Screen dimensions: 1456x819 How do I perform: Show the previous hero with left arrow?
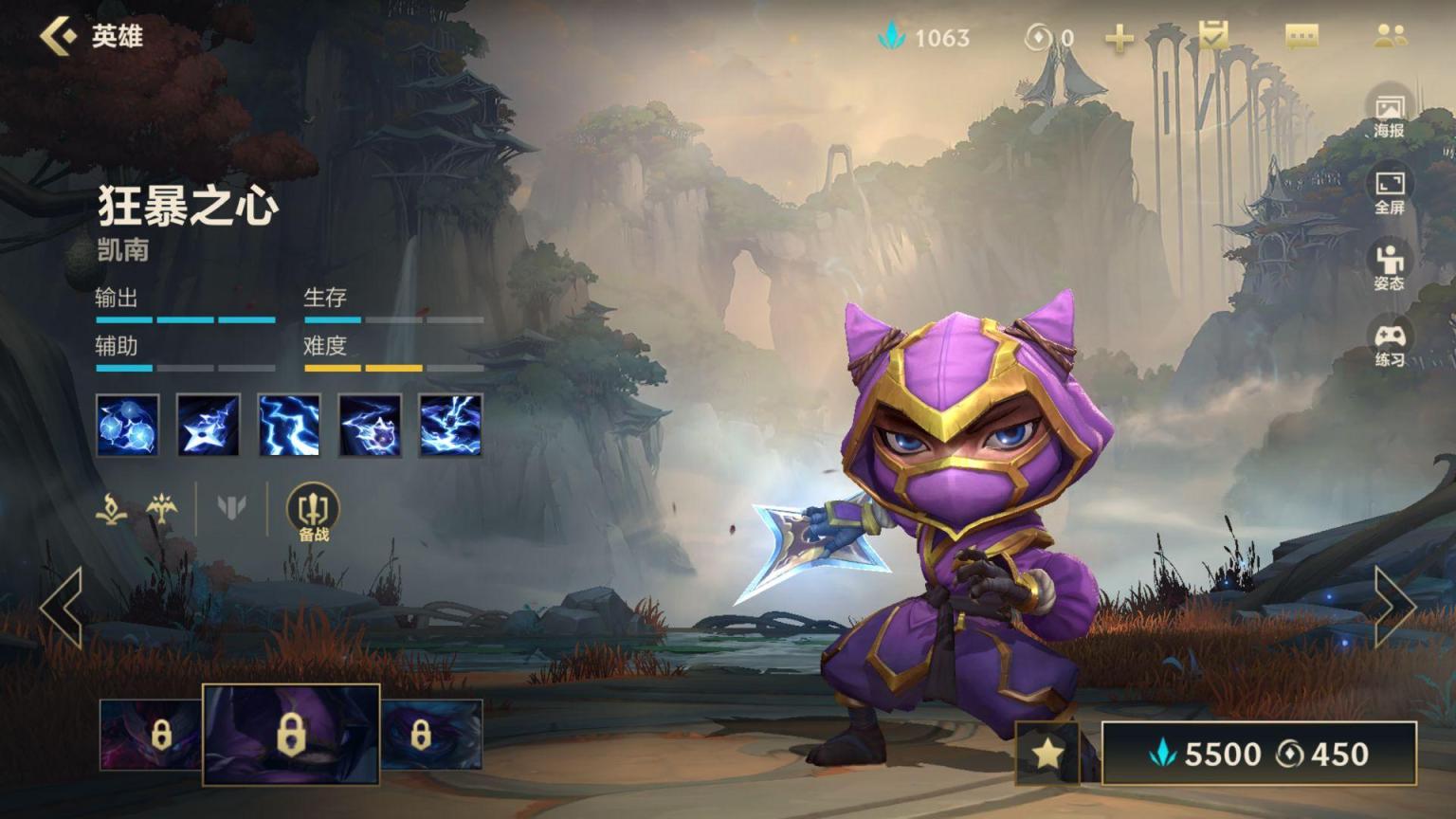[x=62, y=608]
